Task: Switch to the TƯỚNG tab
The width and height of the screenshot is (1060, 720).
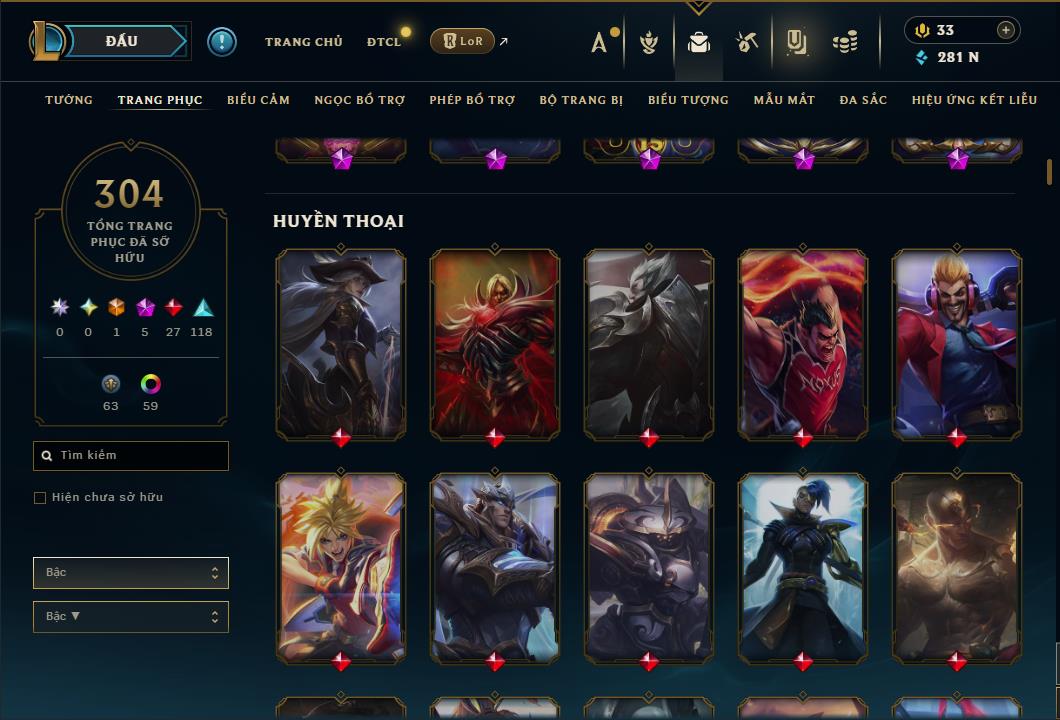Action: pos(69,100)
